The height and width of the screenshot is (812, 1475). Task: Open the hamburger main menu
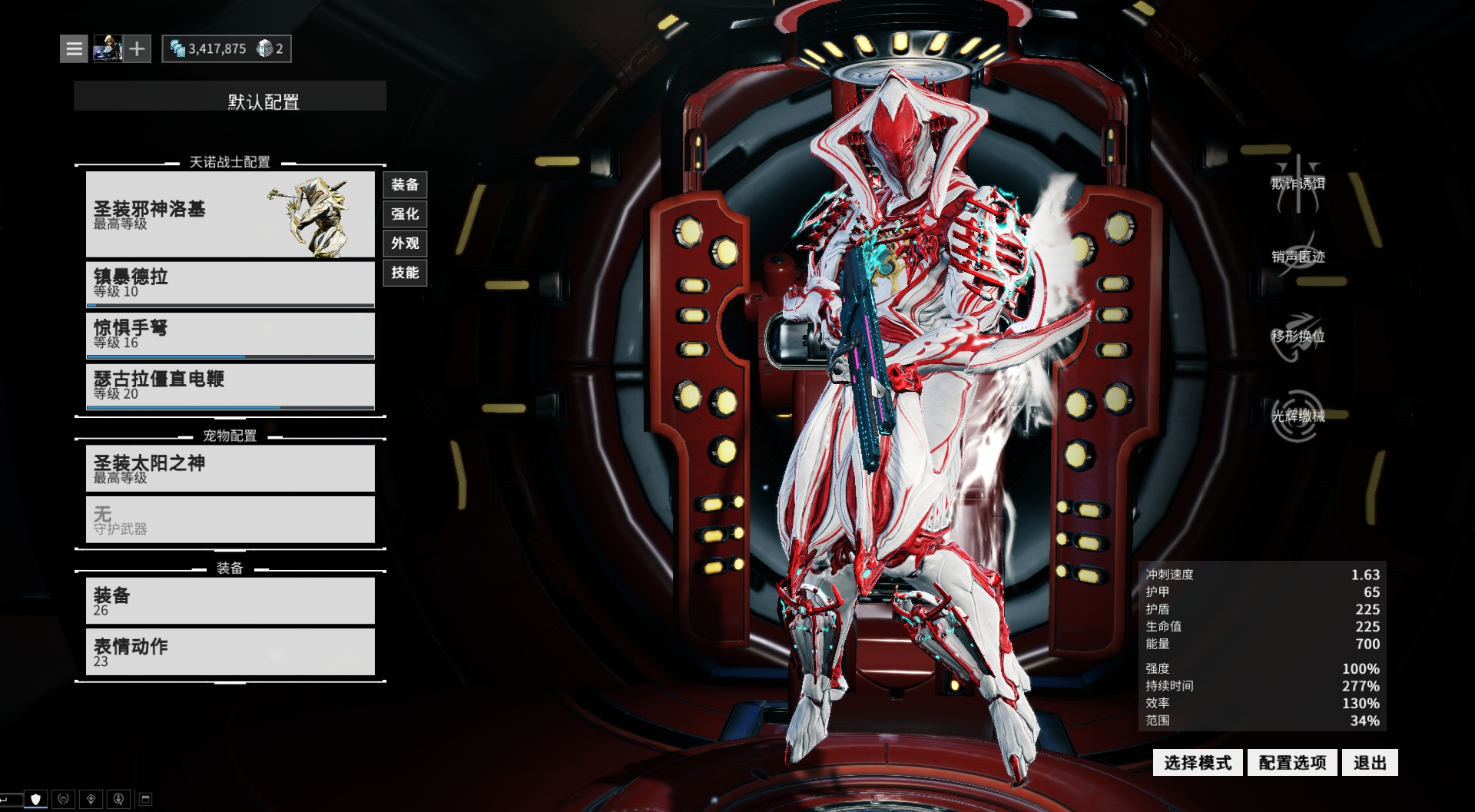[x=74, y=49]
